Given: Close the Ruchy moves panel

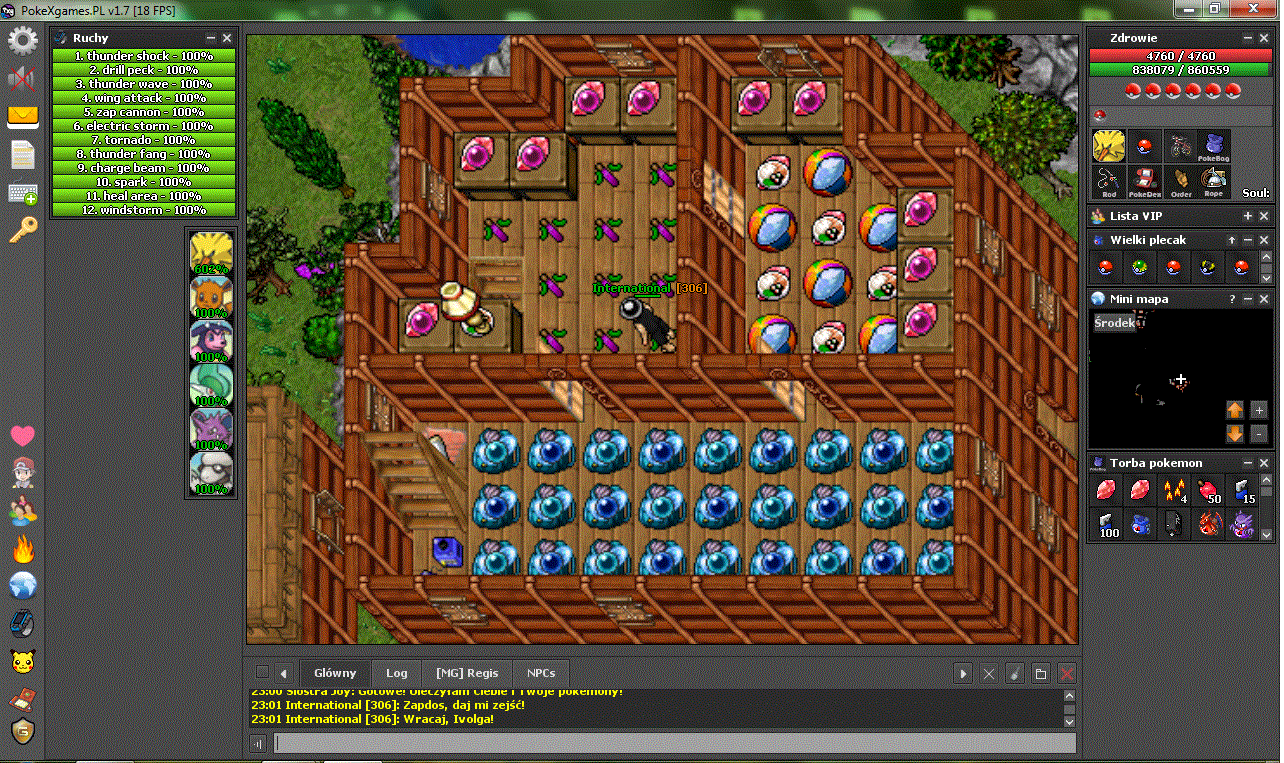Looking at the screenshot, I should point(227,38).
